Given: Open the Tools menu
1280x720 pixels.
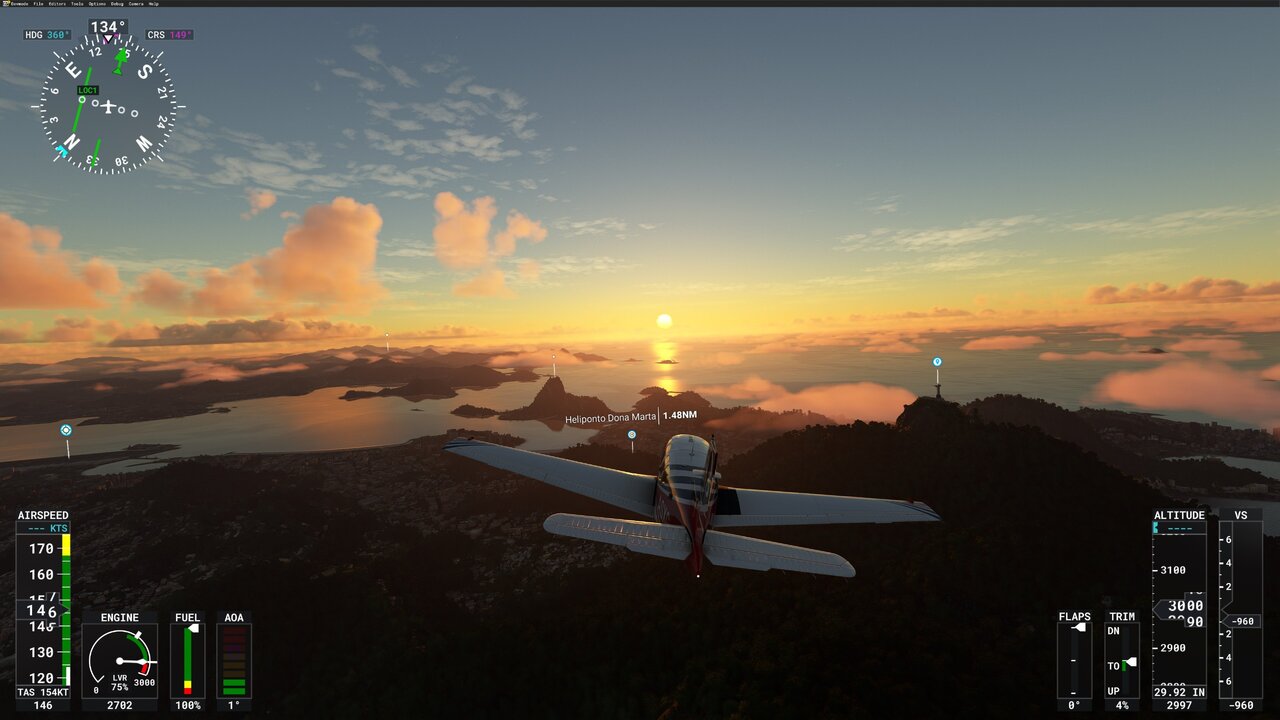Looking at the screenshot, I should (77, 3).
